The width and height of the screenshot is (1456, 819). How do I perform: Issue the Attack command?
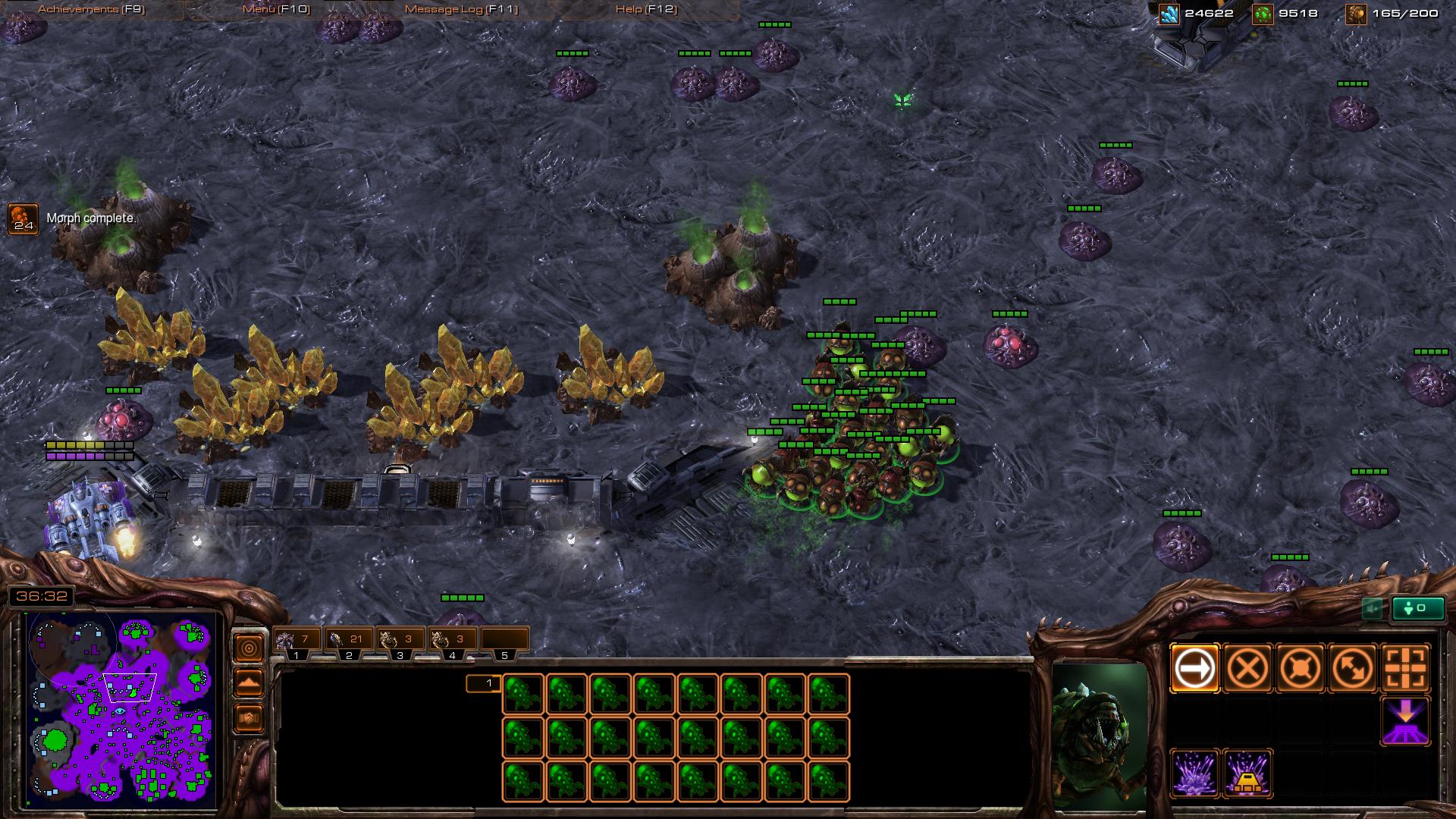tap(1406, 669)
